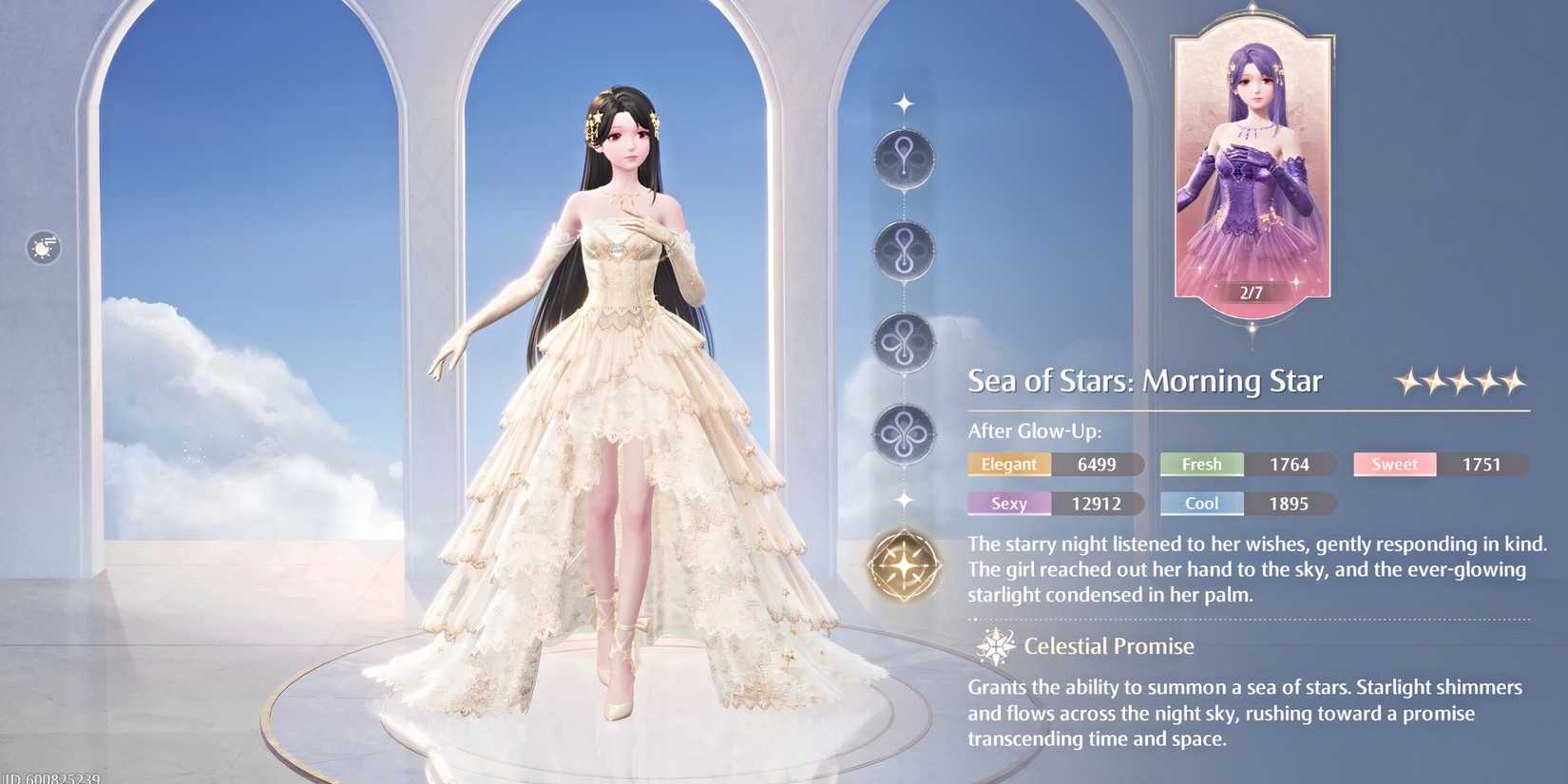
Task: Toggle the Cool attribute chip
Action: [1201, 504]
